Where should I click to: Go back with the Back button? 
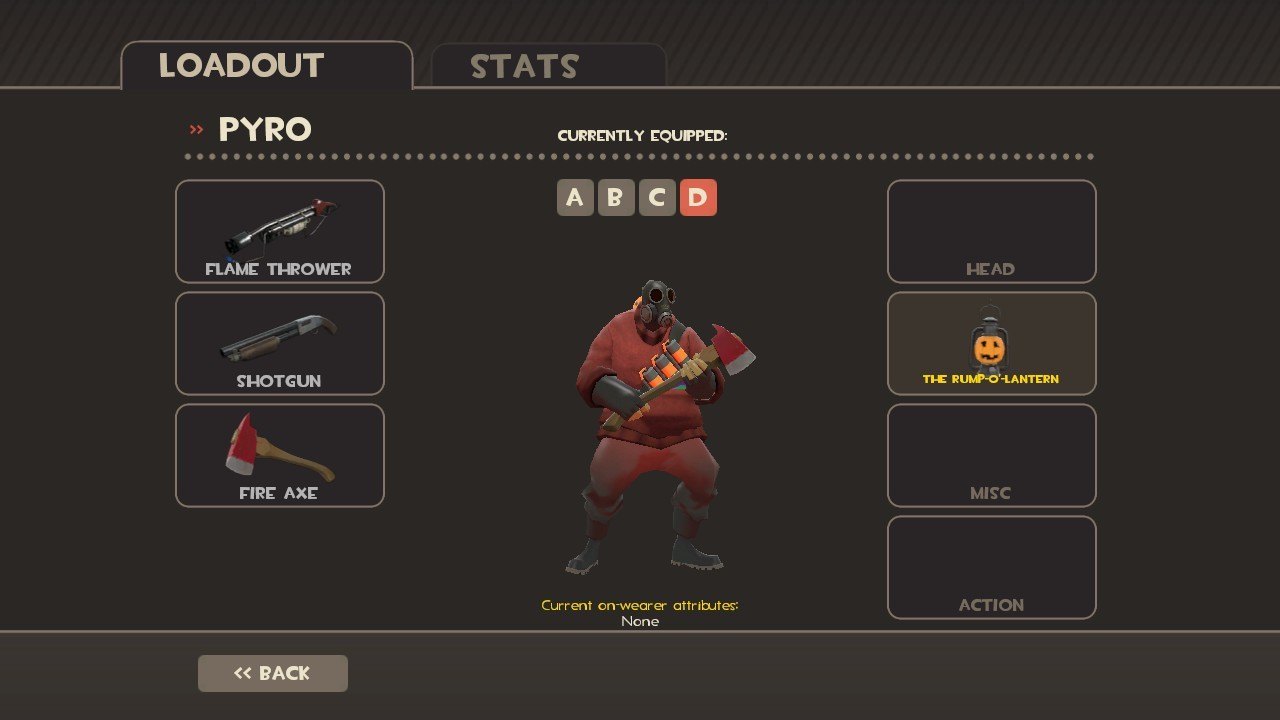tap(273, 674)
